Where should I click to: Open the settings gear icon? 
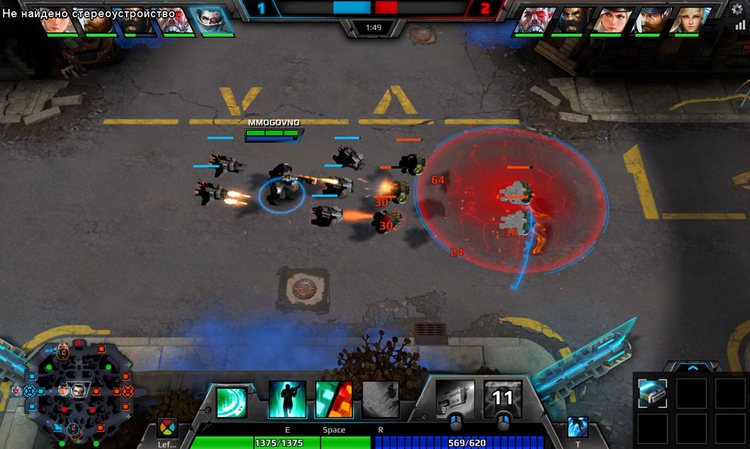click(x=738, y=10)
